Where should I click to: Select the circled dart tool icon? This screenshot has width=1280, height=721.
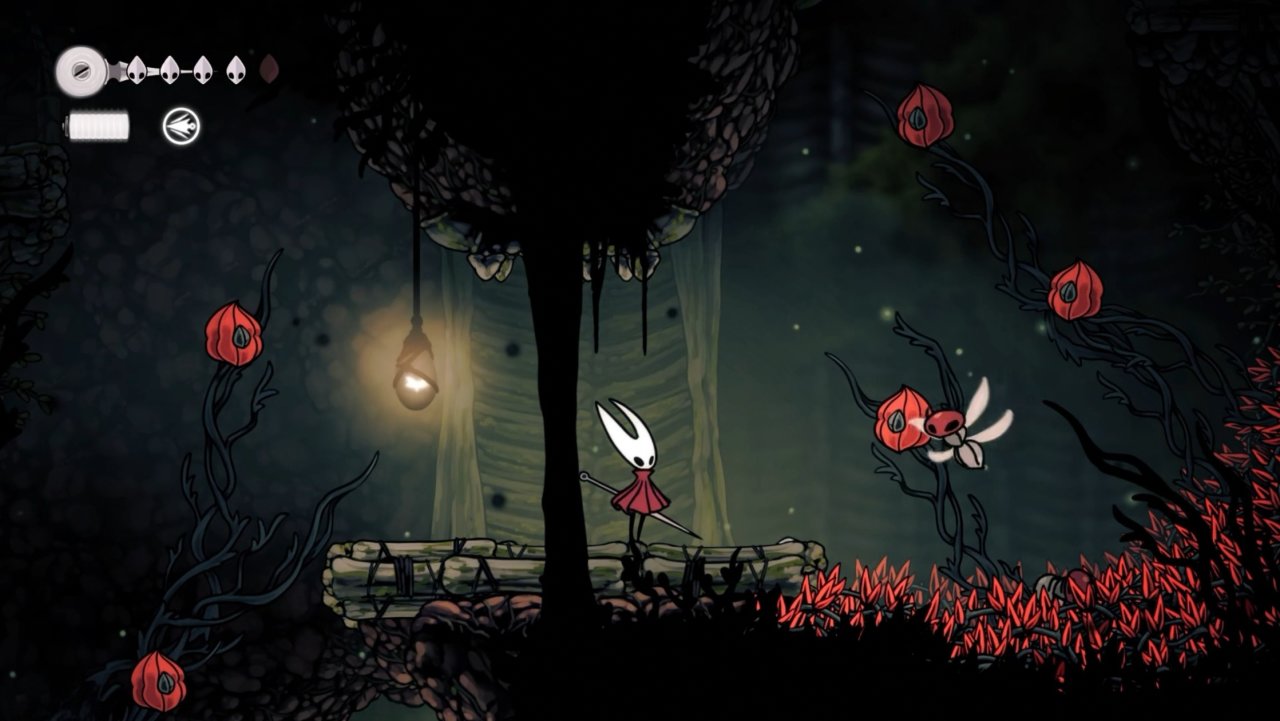pos(181,126)
